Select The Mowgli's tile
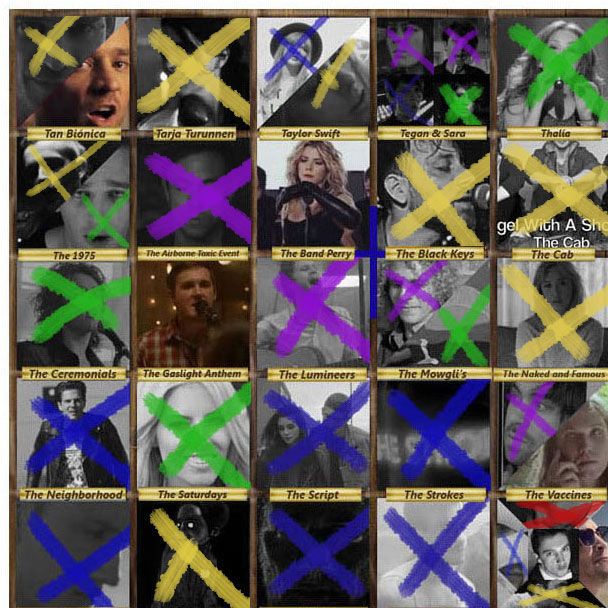 pyautogui.click(x=433, y=313)
